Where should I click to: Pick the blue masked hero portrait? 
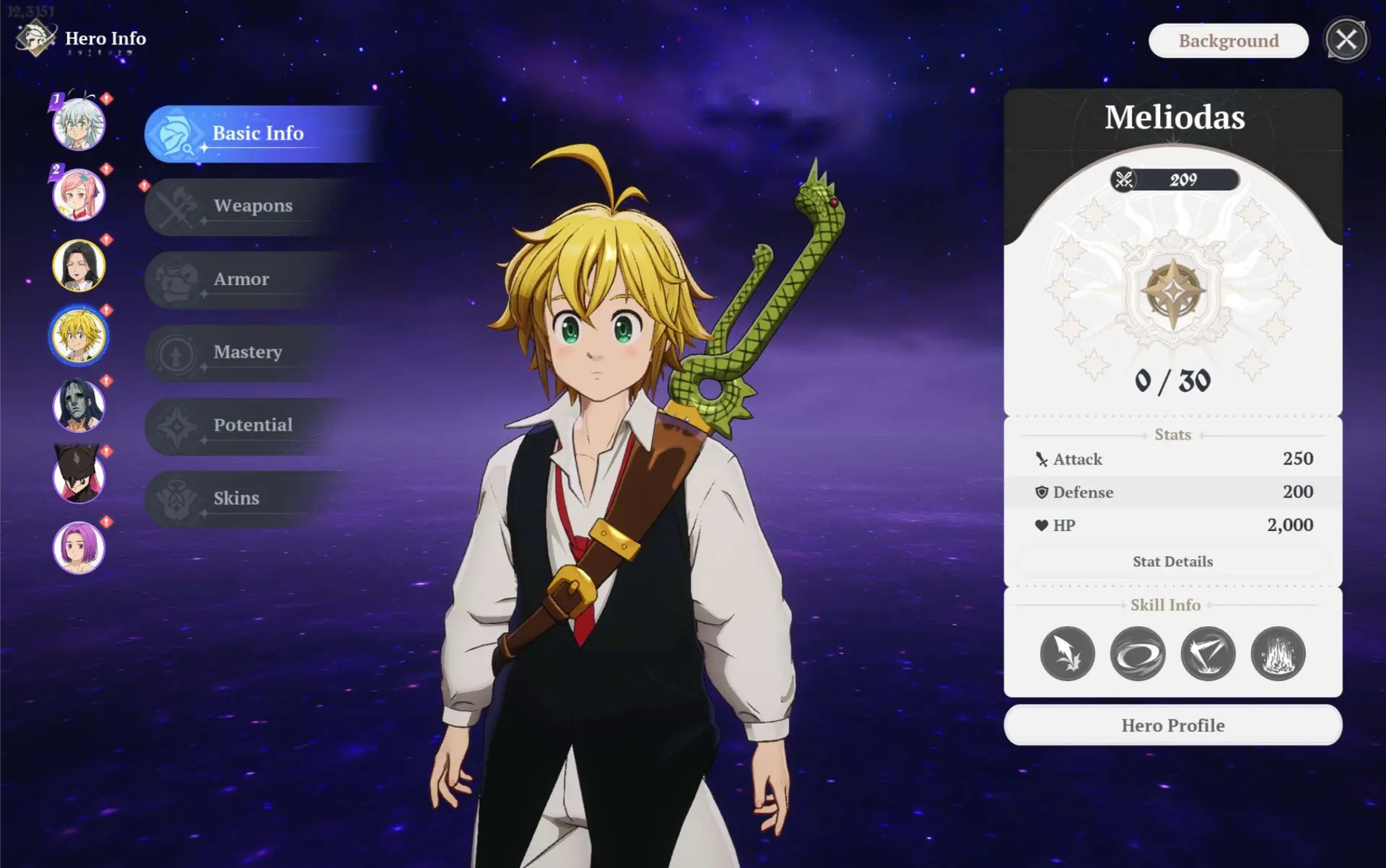coord(79,406)
